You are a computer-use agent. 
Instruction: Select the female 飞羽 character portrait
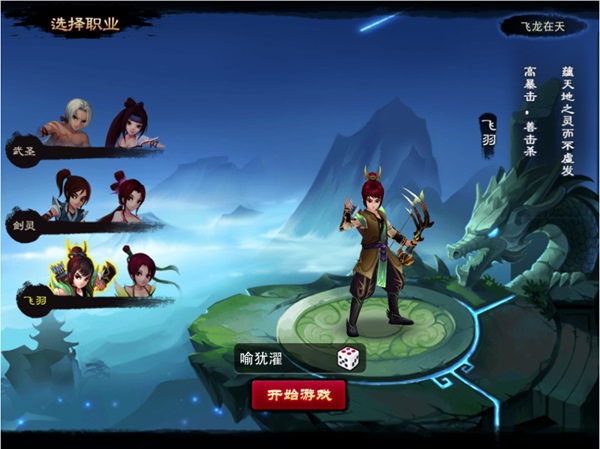tap(139, 271)
